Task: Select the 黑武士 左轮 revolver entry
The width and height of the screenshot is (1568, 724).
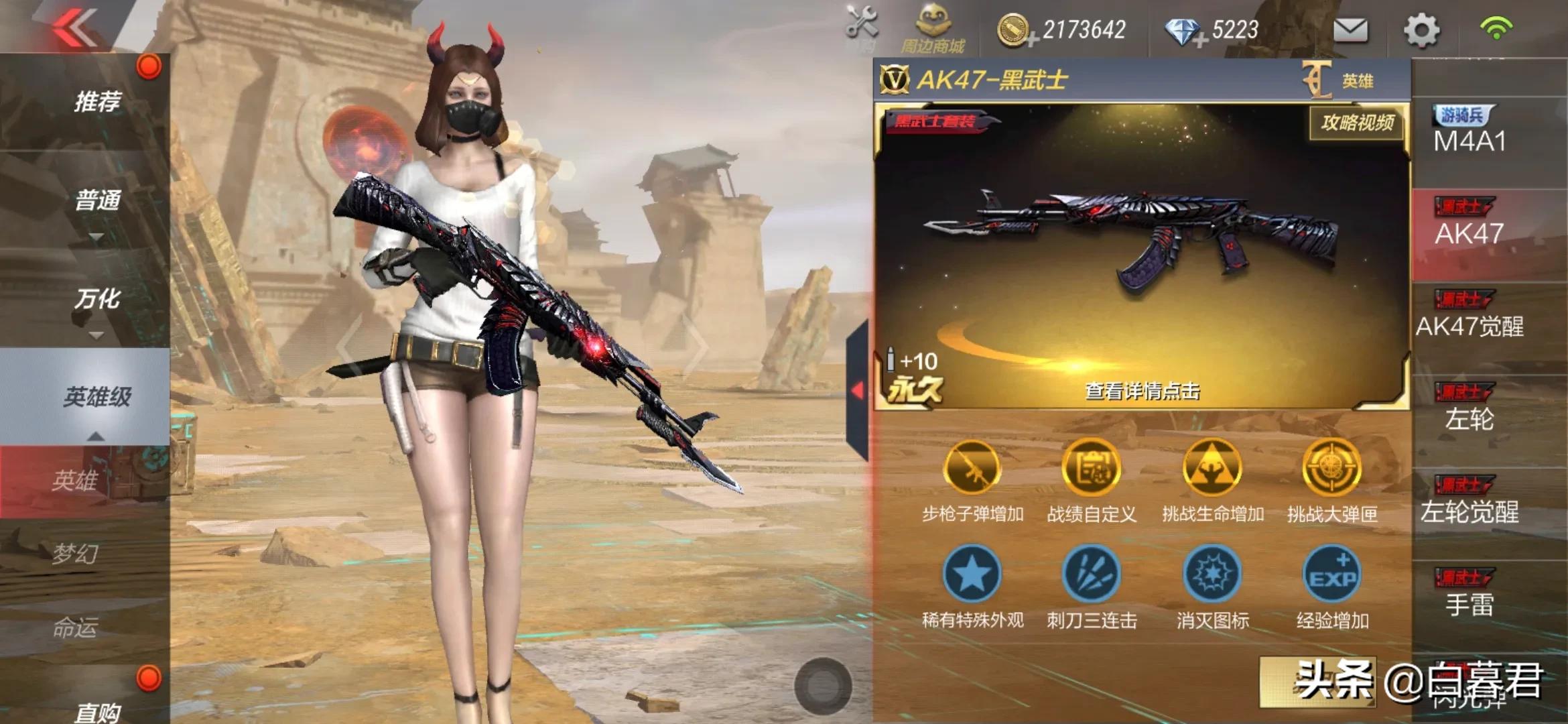Action: click(x=1469, y=410)
